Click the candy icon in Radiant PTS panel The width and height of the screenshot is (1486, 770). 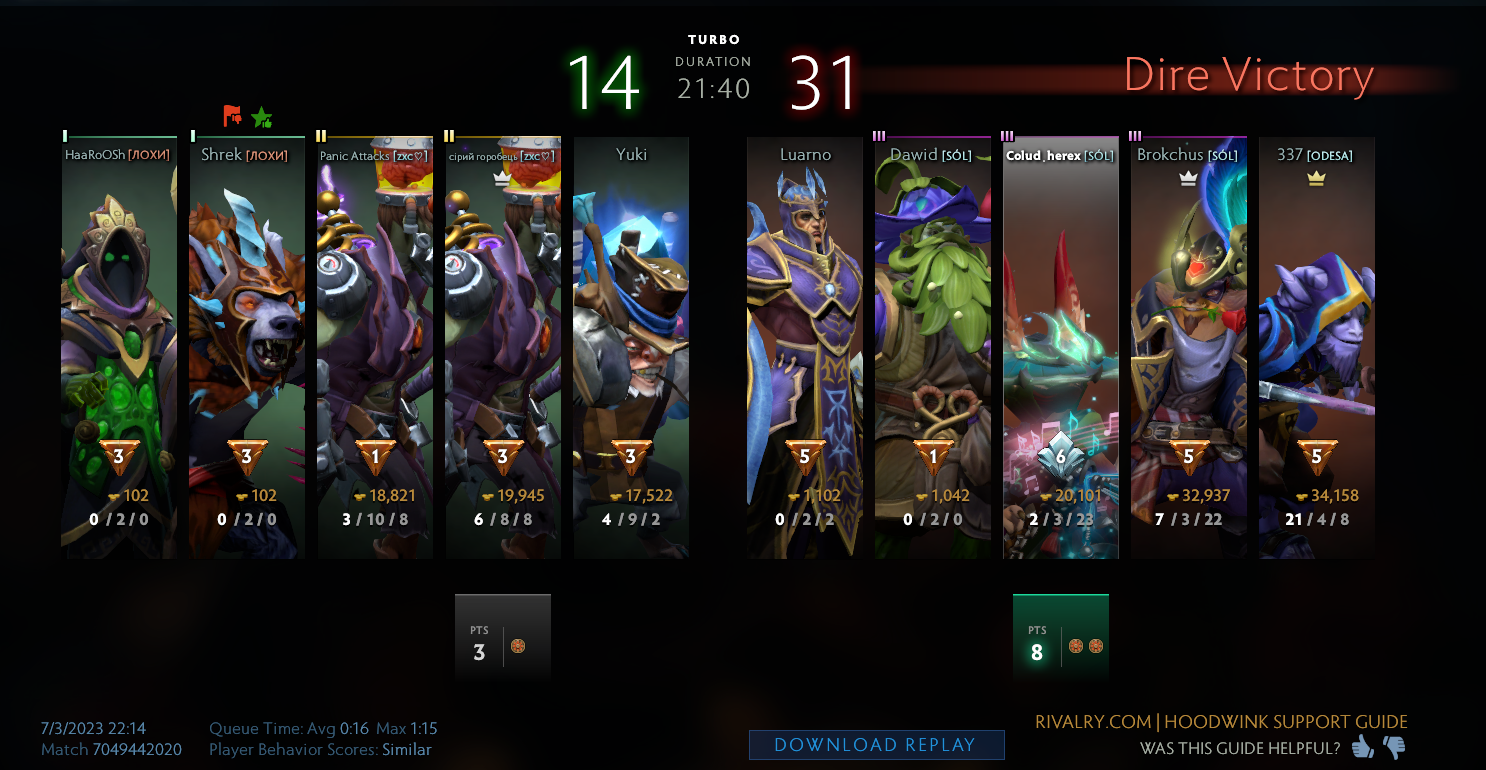pos(519,646)
